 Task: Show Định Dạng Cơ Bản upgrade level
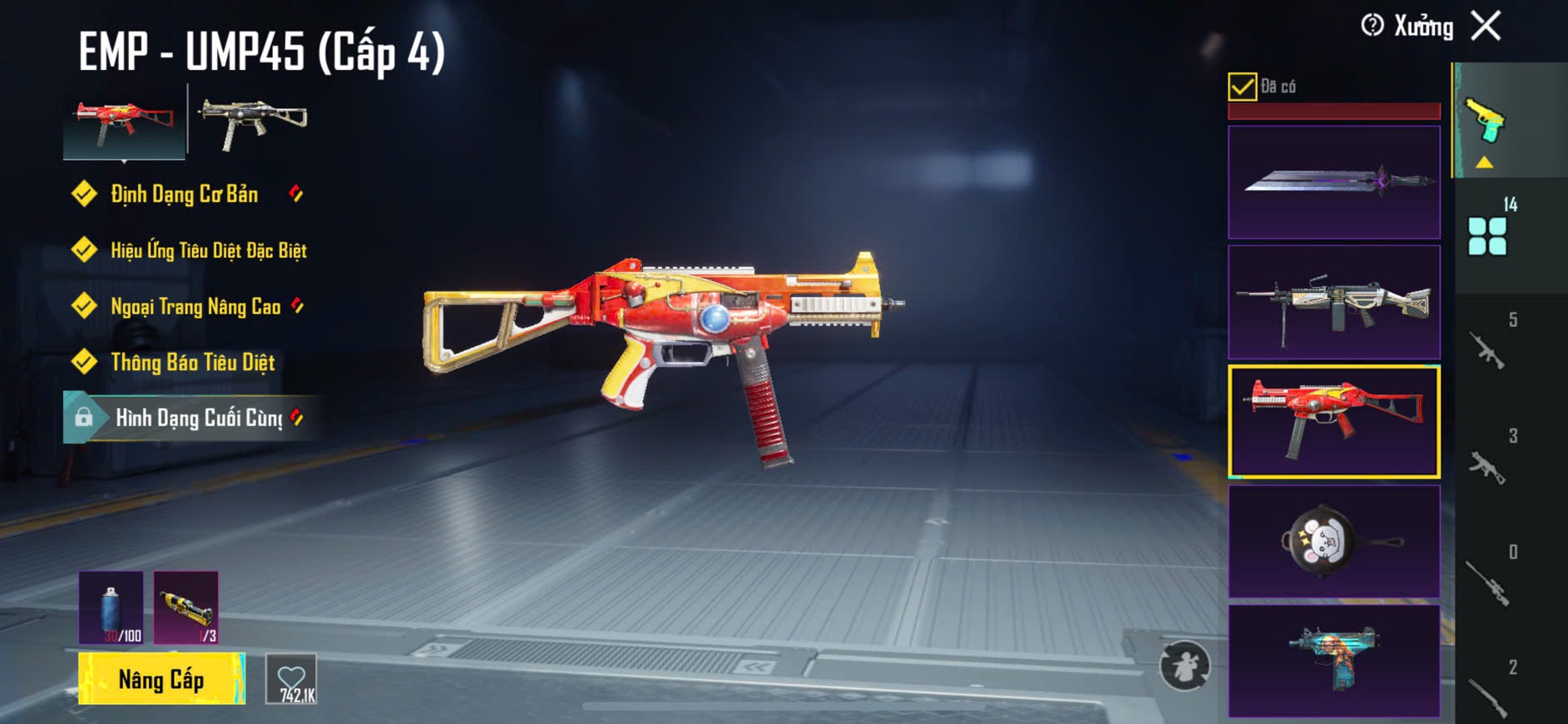(184, 195)
